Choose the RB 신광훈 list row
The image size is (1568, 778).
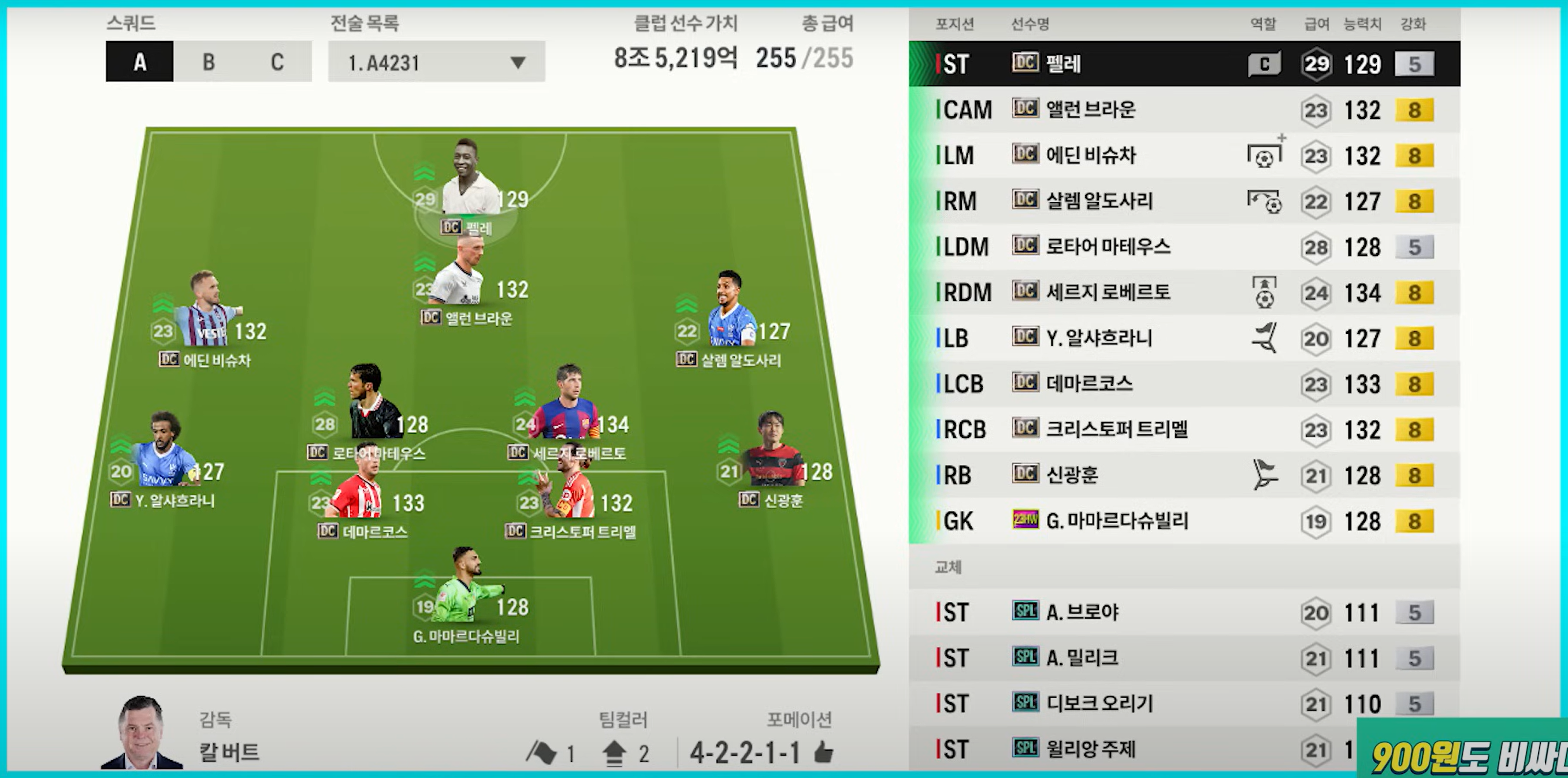(x=1184, y=475)
